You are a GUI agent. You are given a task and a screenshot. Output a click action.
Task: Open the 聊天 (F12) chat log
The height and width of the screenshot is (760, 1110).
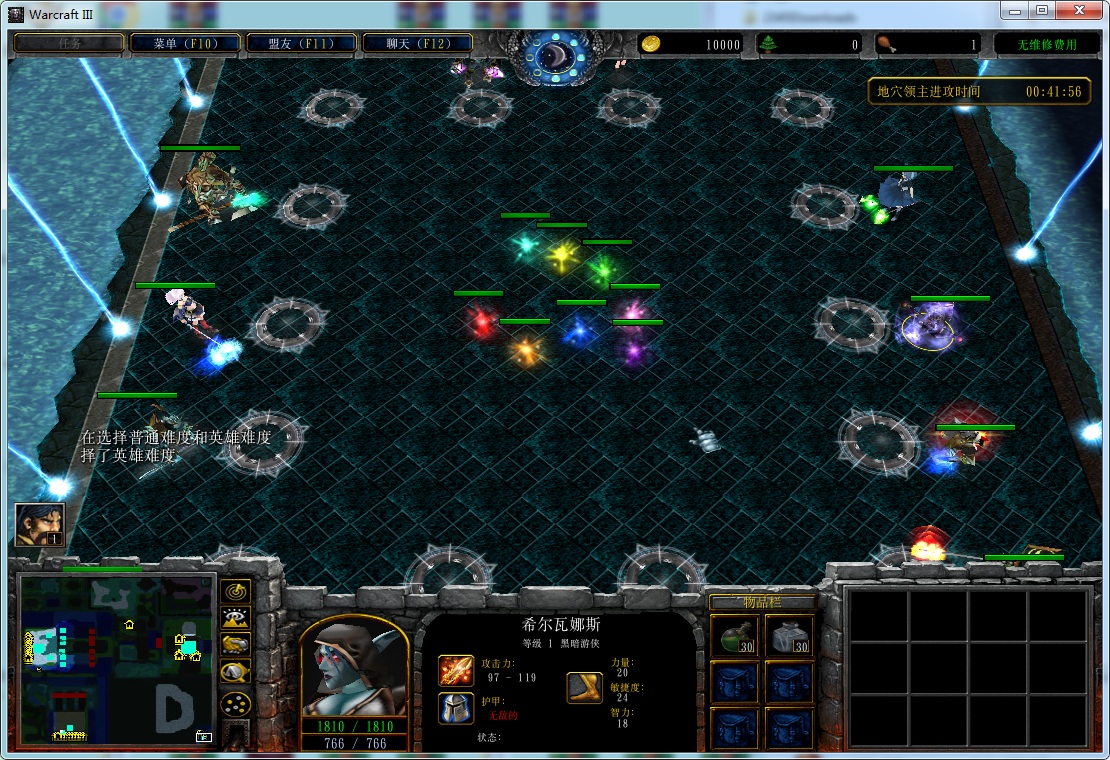[x=417, y=44]
